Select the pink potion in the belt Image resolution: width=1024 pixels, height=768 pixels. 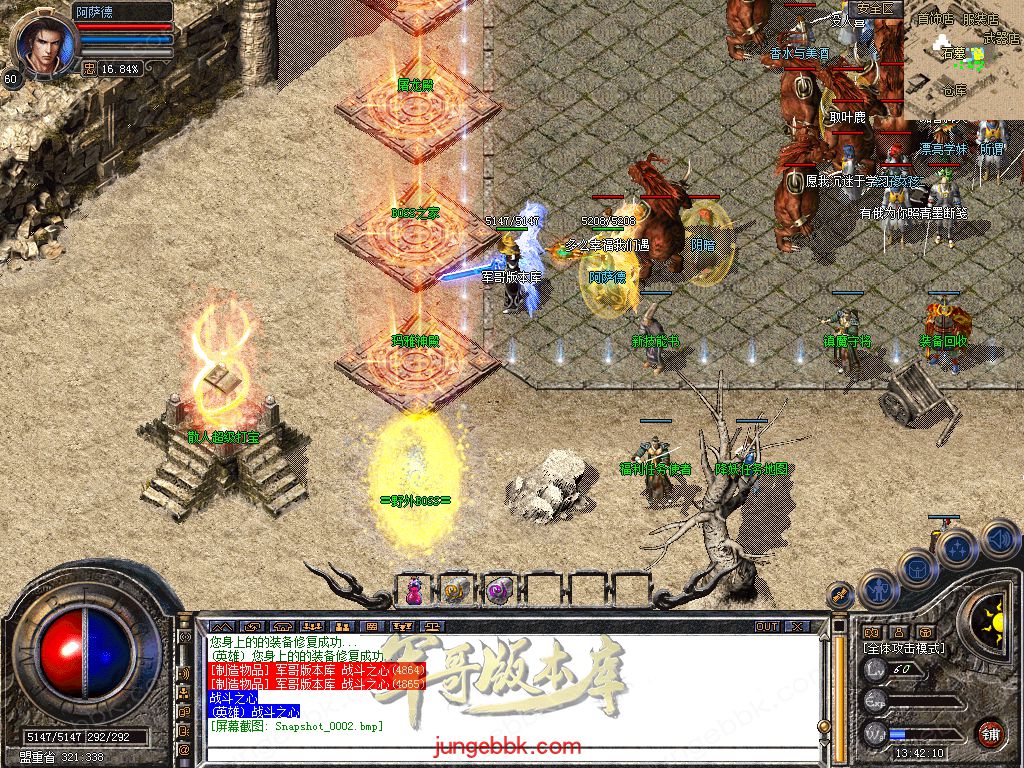(413, 591)
